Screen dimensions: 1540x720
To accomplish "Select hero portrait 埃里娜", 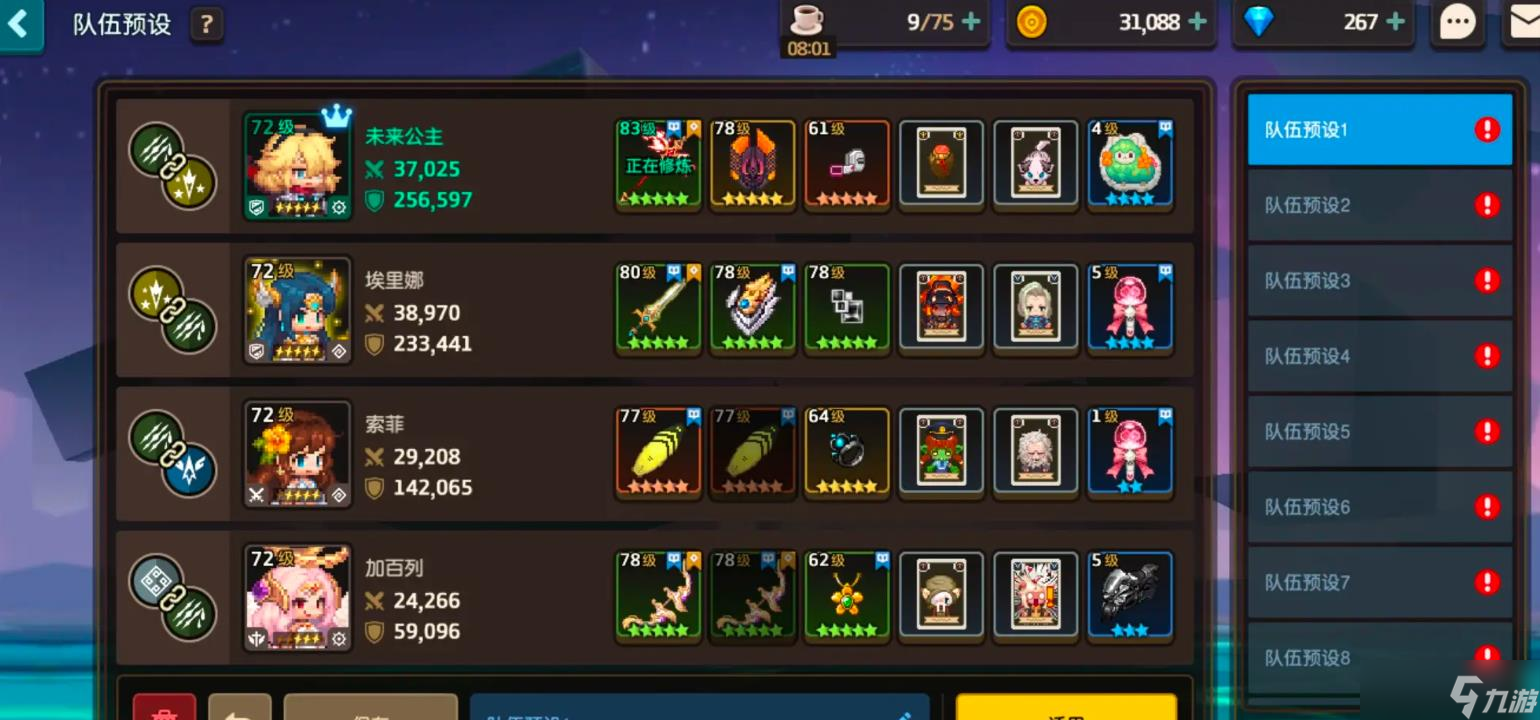I will [x=298, y=310].
